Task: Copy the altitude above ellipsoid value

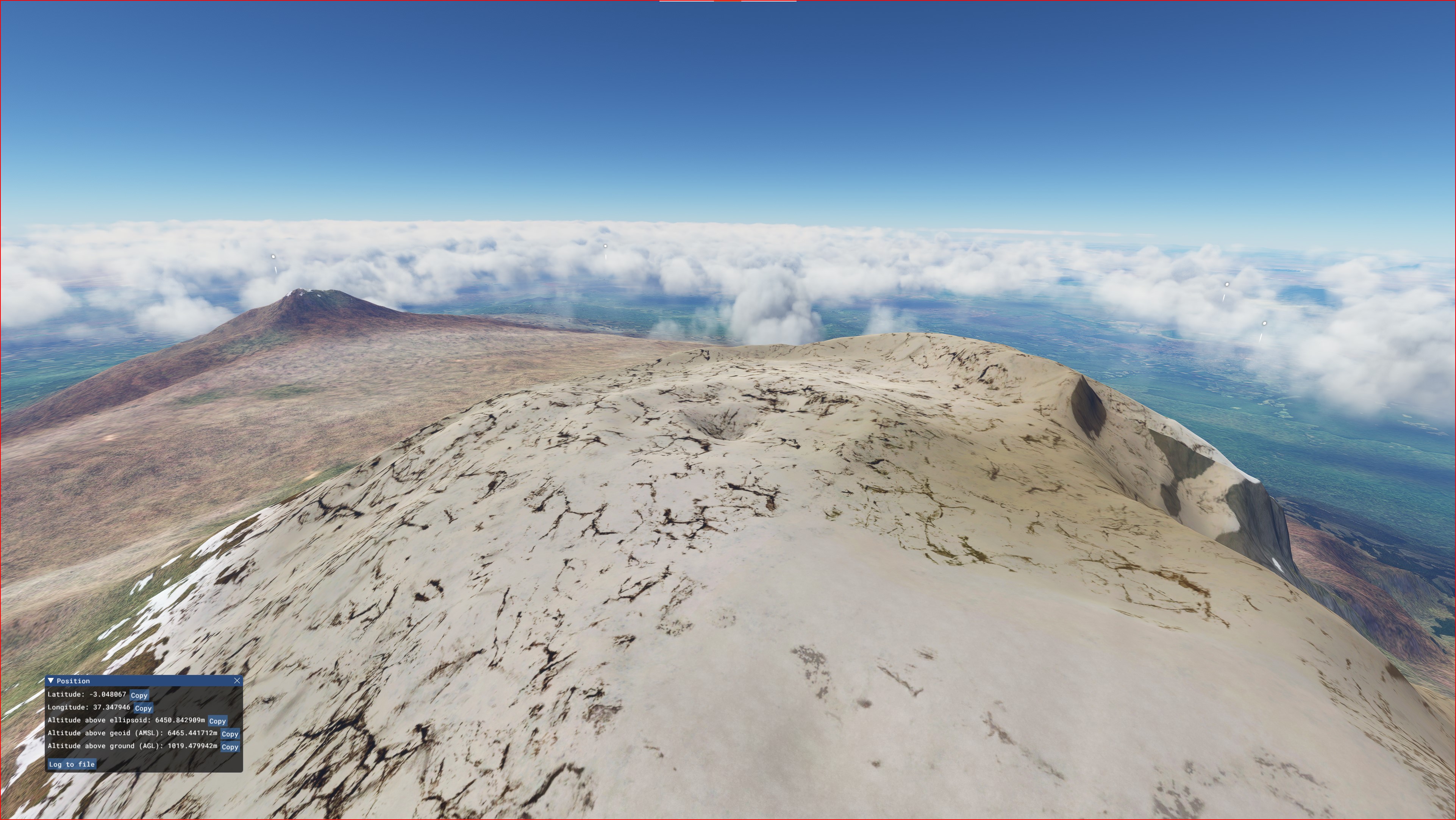Action: pyautogui.click(x=218, y=721)
